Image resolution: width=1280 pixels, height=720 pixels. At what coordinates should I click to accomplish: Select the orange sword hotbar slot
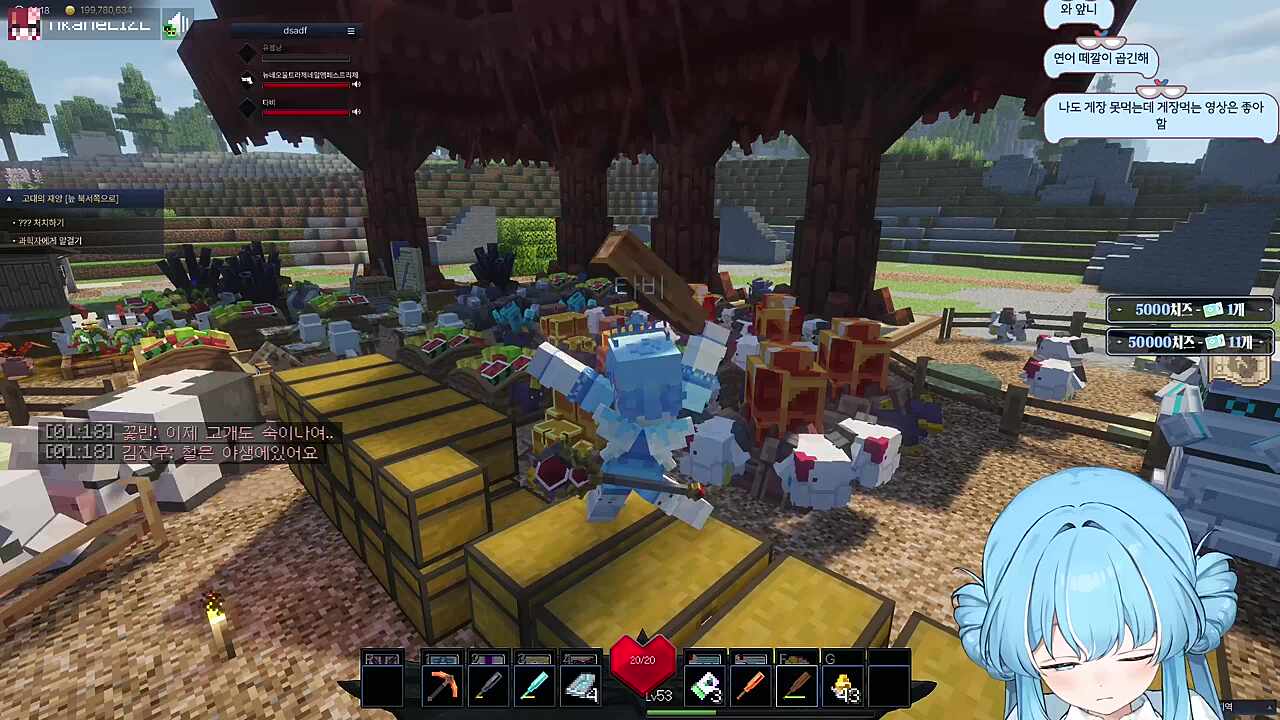click(751, 686)
